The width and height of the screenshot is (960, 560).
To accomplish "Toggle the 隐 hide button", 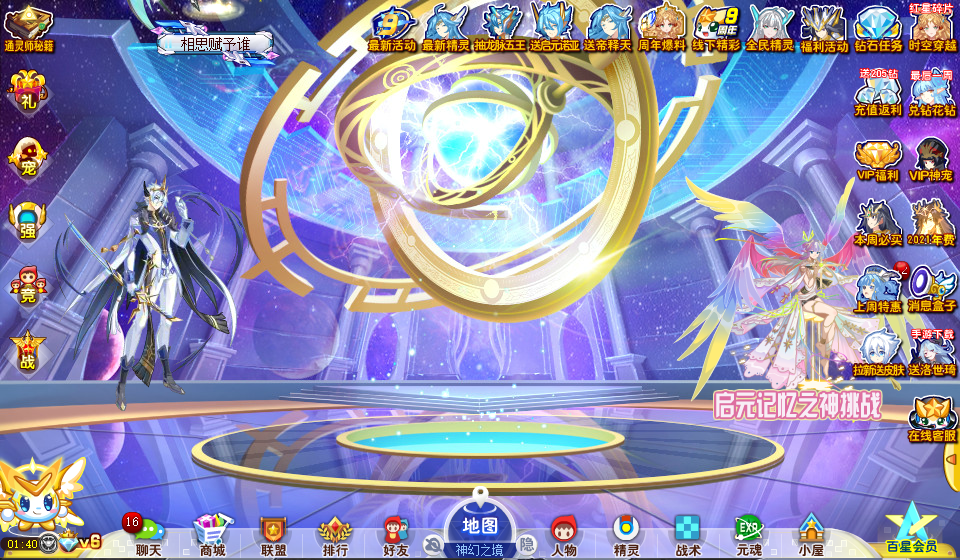I will (526, 545).
